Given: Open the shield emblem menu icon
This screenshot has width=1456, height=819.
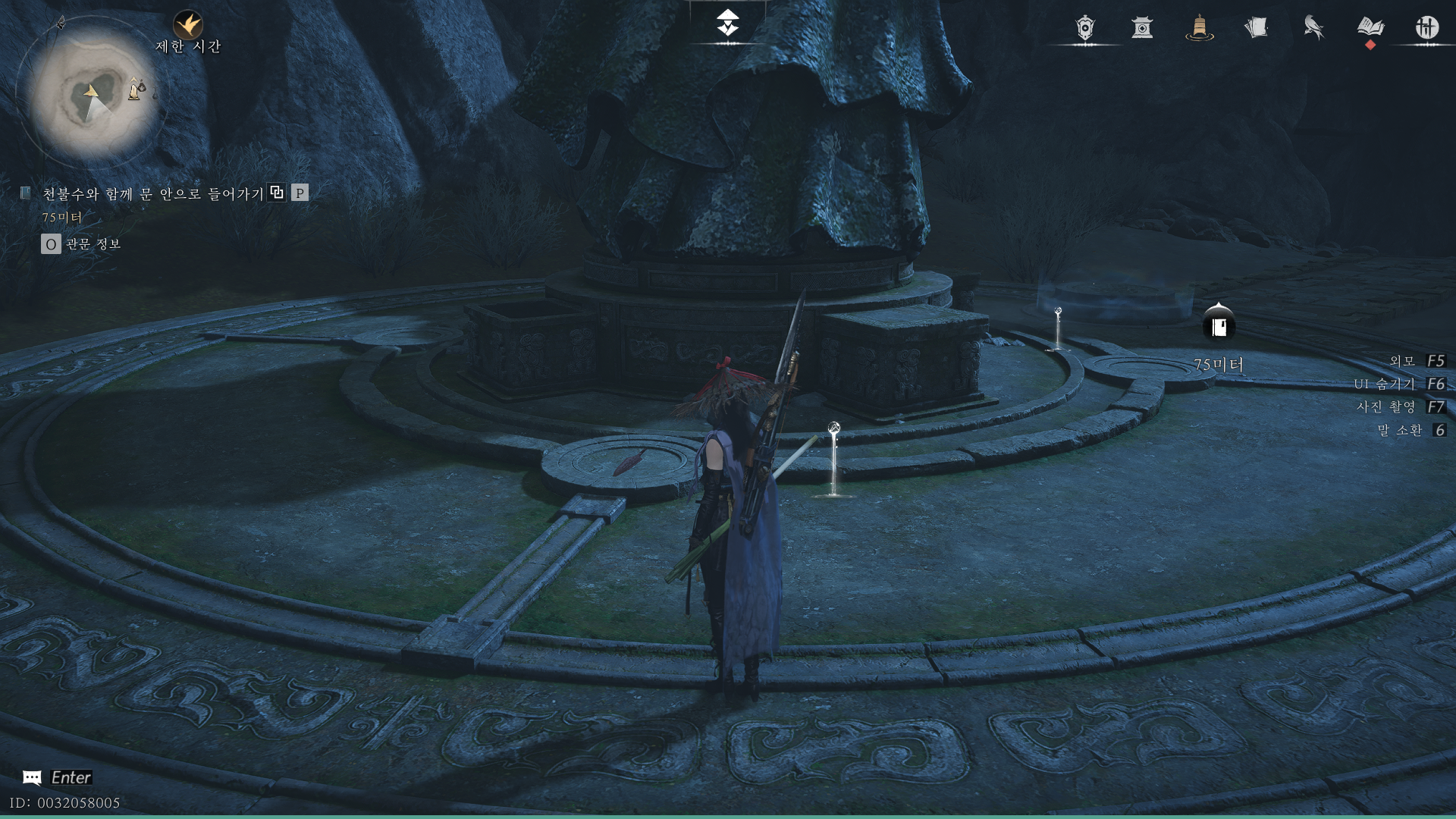Looking at the screenshot, I should pyautogui.click(x=1085, y=28).
